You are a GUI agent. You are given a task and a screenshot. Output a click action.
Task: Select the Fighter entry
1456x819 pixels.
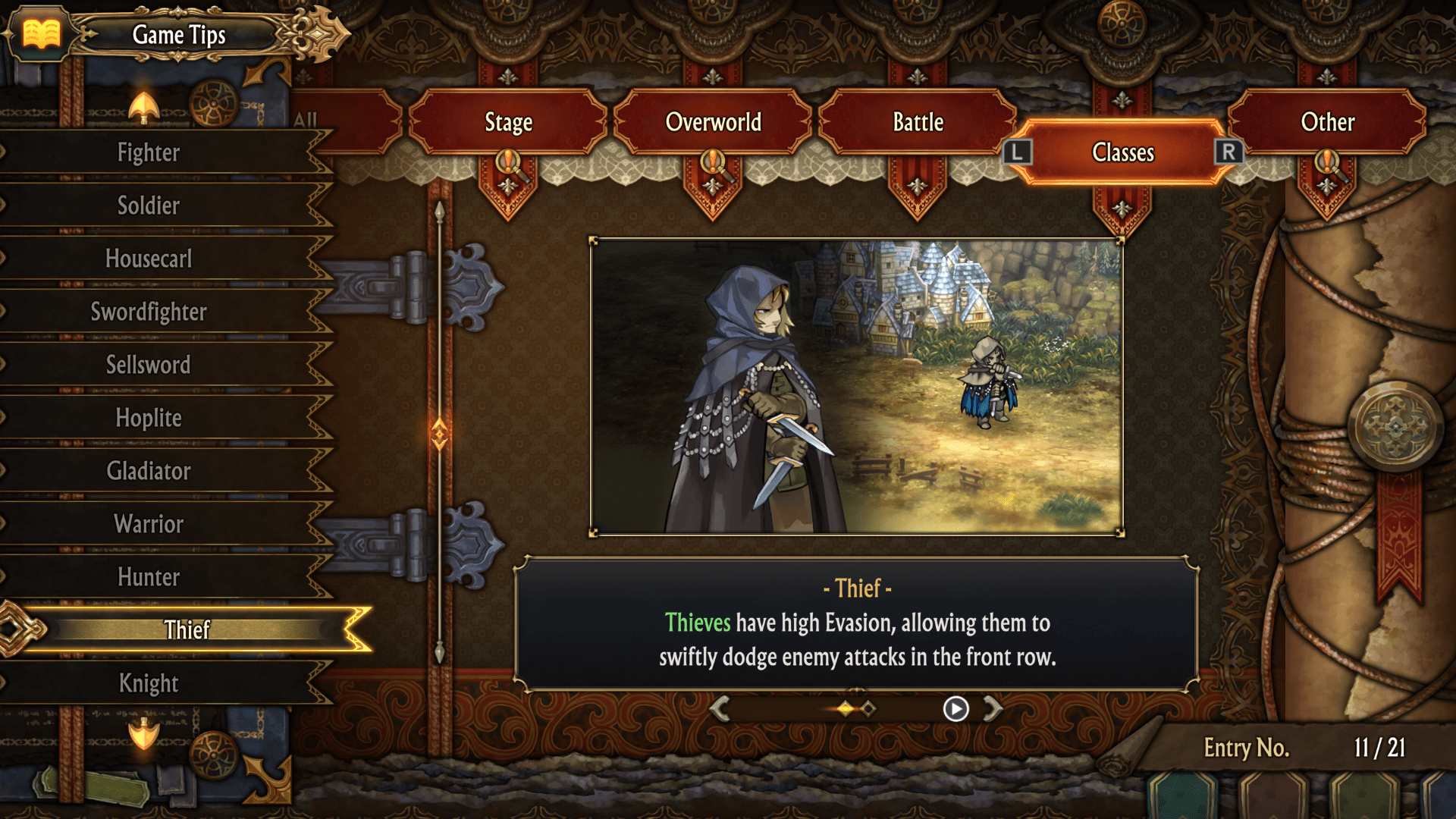tap(149, 152)
